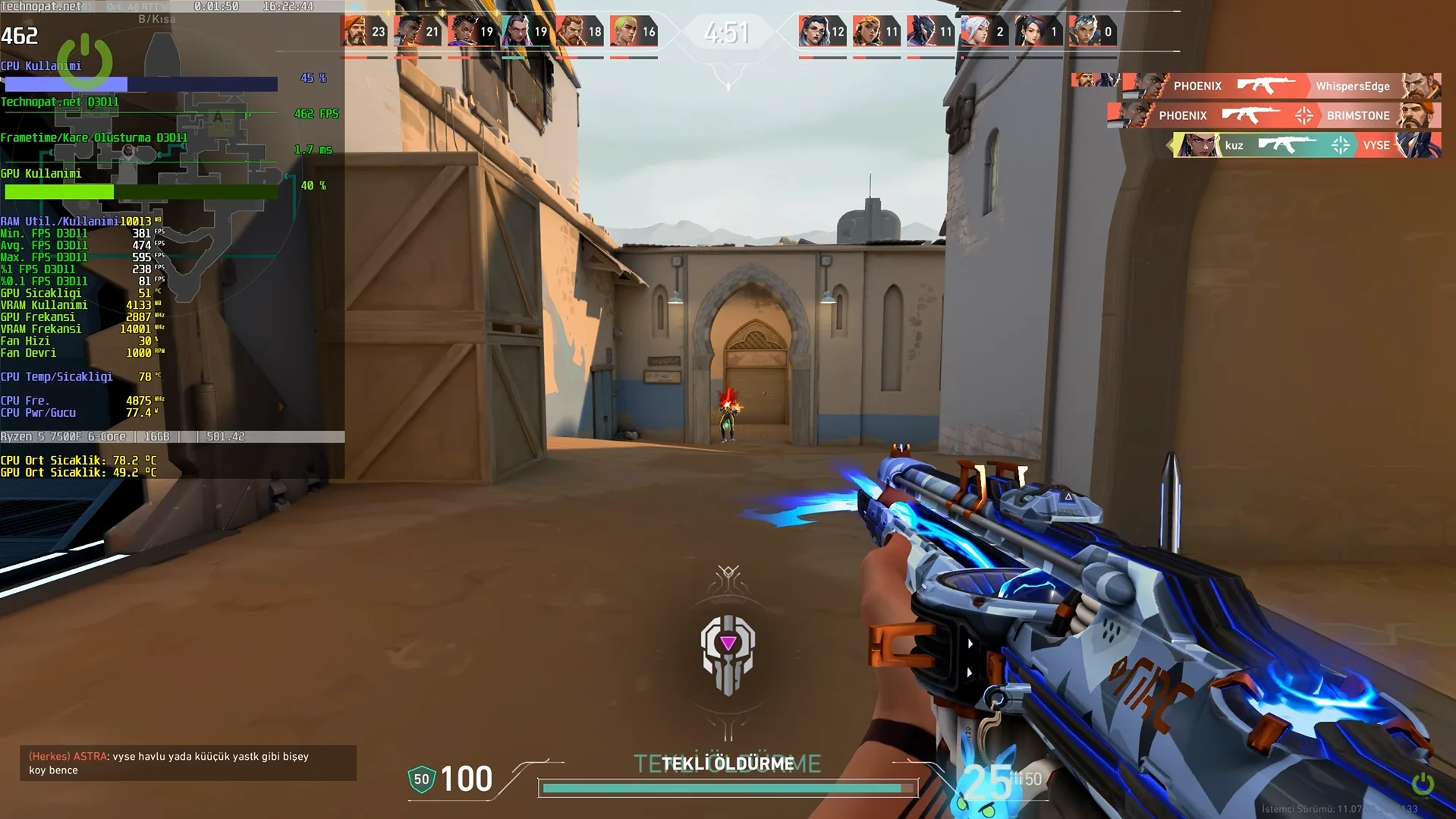
Task: Choose the player portrait with 18 kills
Action: (571, 32)
